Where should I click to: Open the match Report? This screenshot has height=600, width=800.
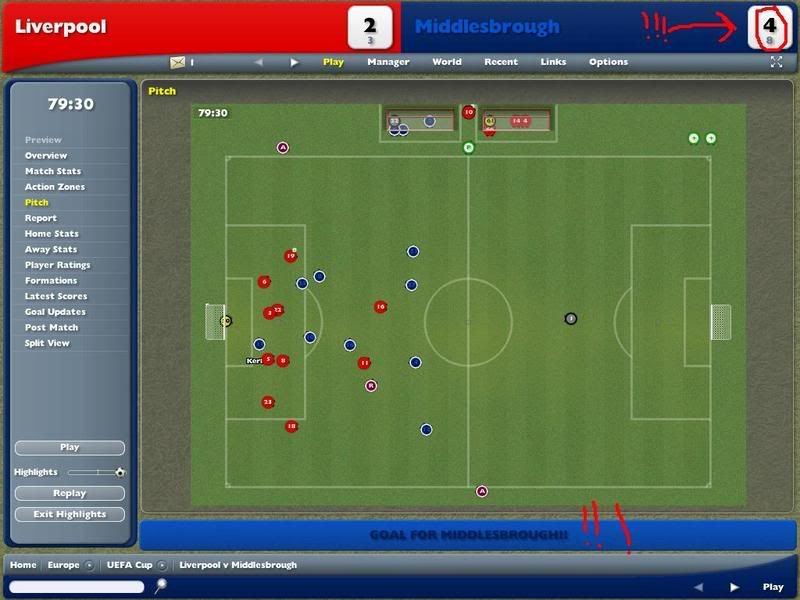coord(41,218)
